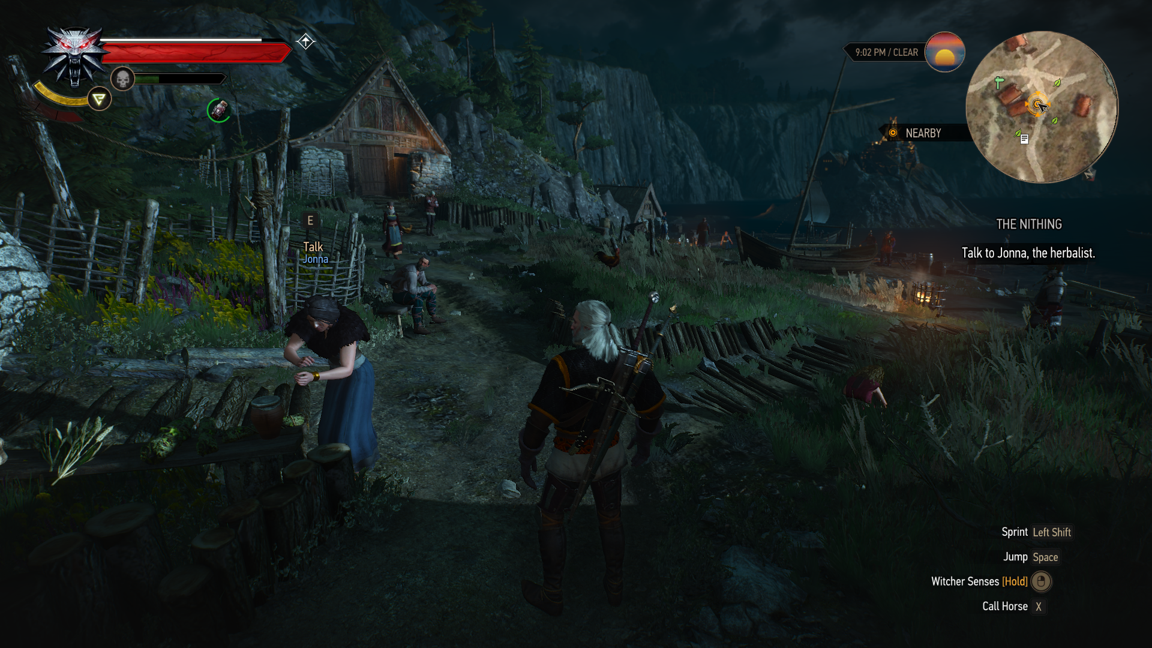1152x648 pixels.
Task: Click the skull toxicity icon
Action: [x=122, y=79]
